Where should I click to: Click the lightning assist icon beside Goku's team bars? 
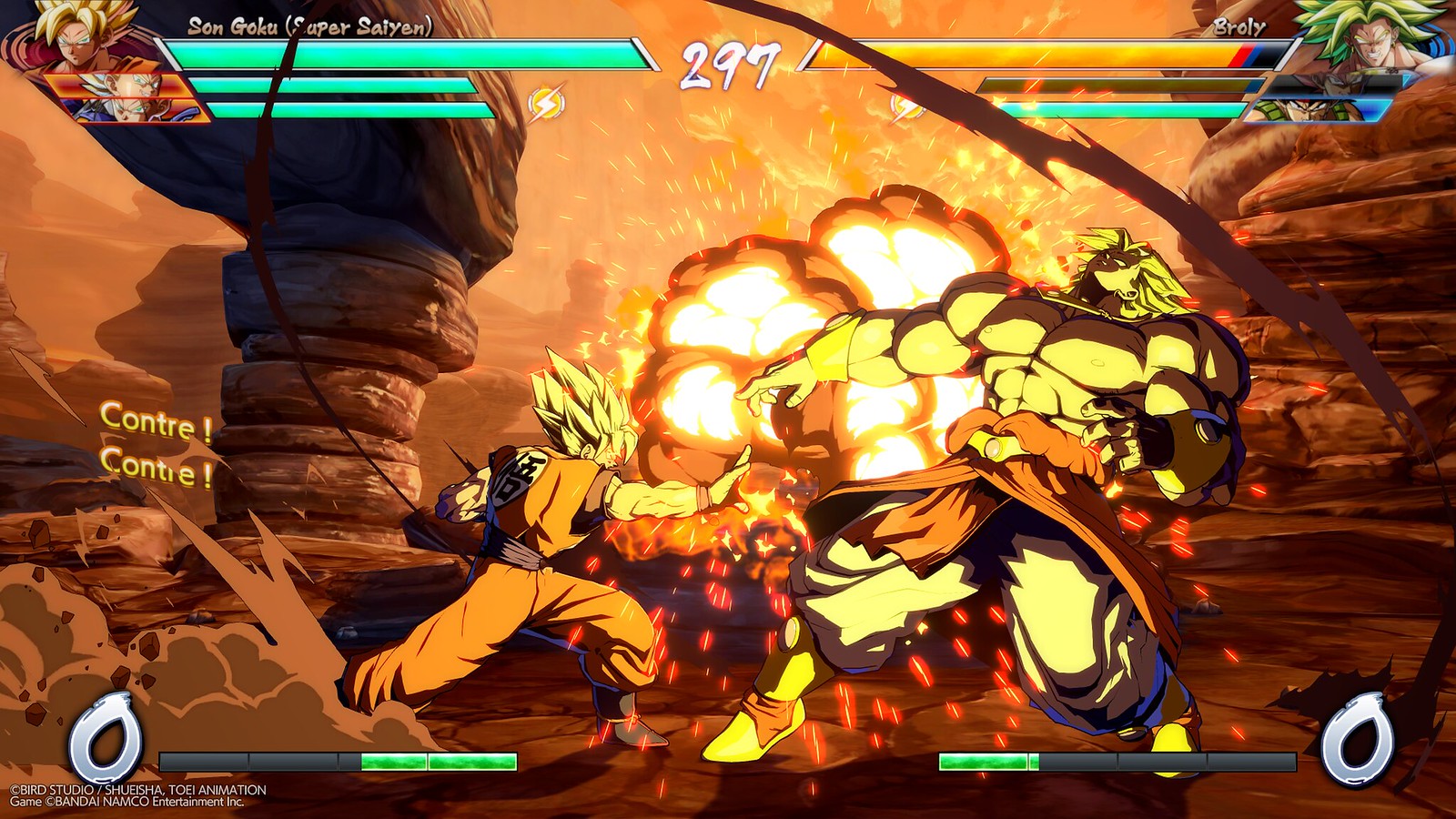click(x=546, y=103)
